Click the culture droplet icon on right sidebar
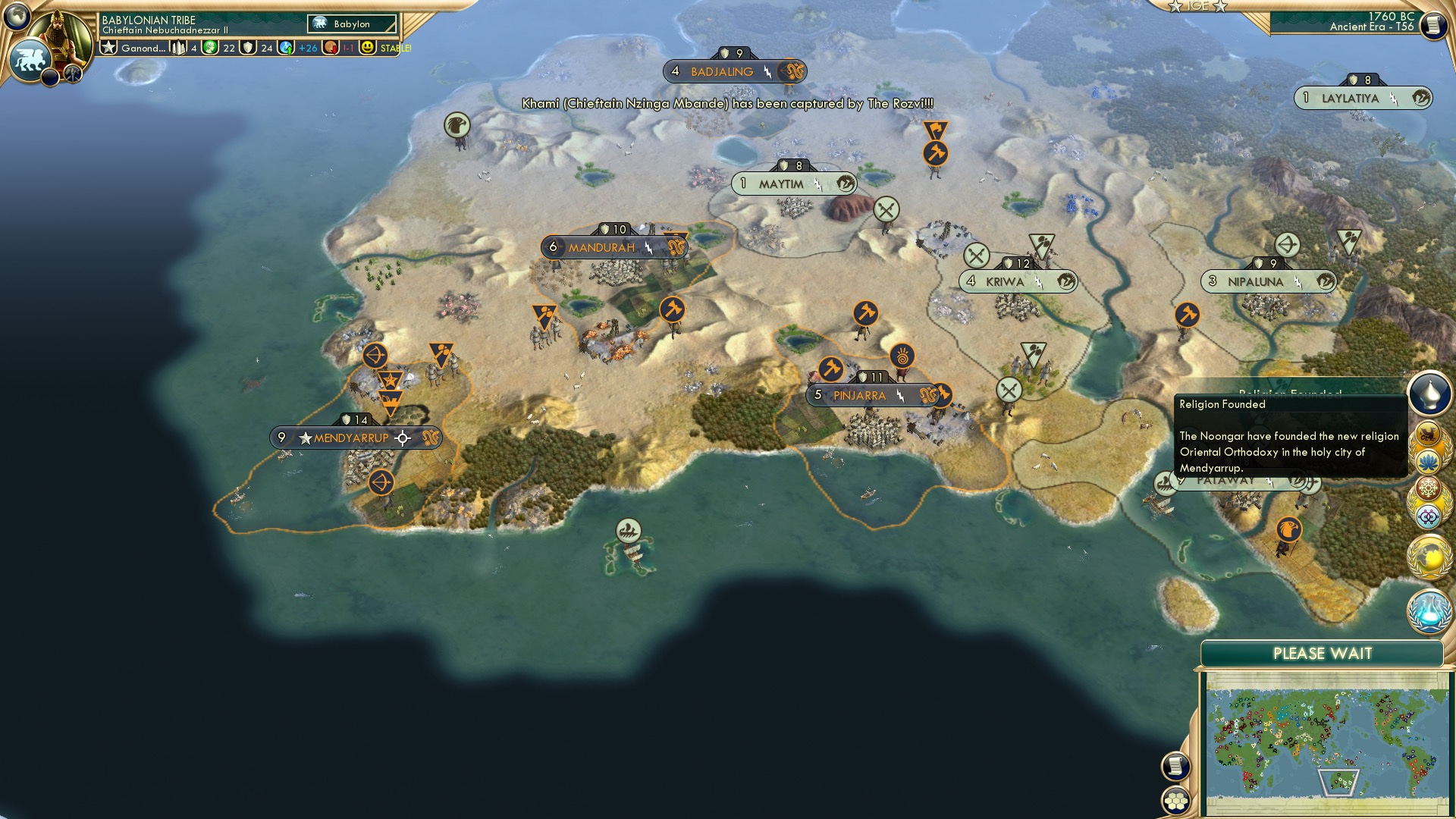The image size is (1456, 819). pos(1429,393)
